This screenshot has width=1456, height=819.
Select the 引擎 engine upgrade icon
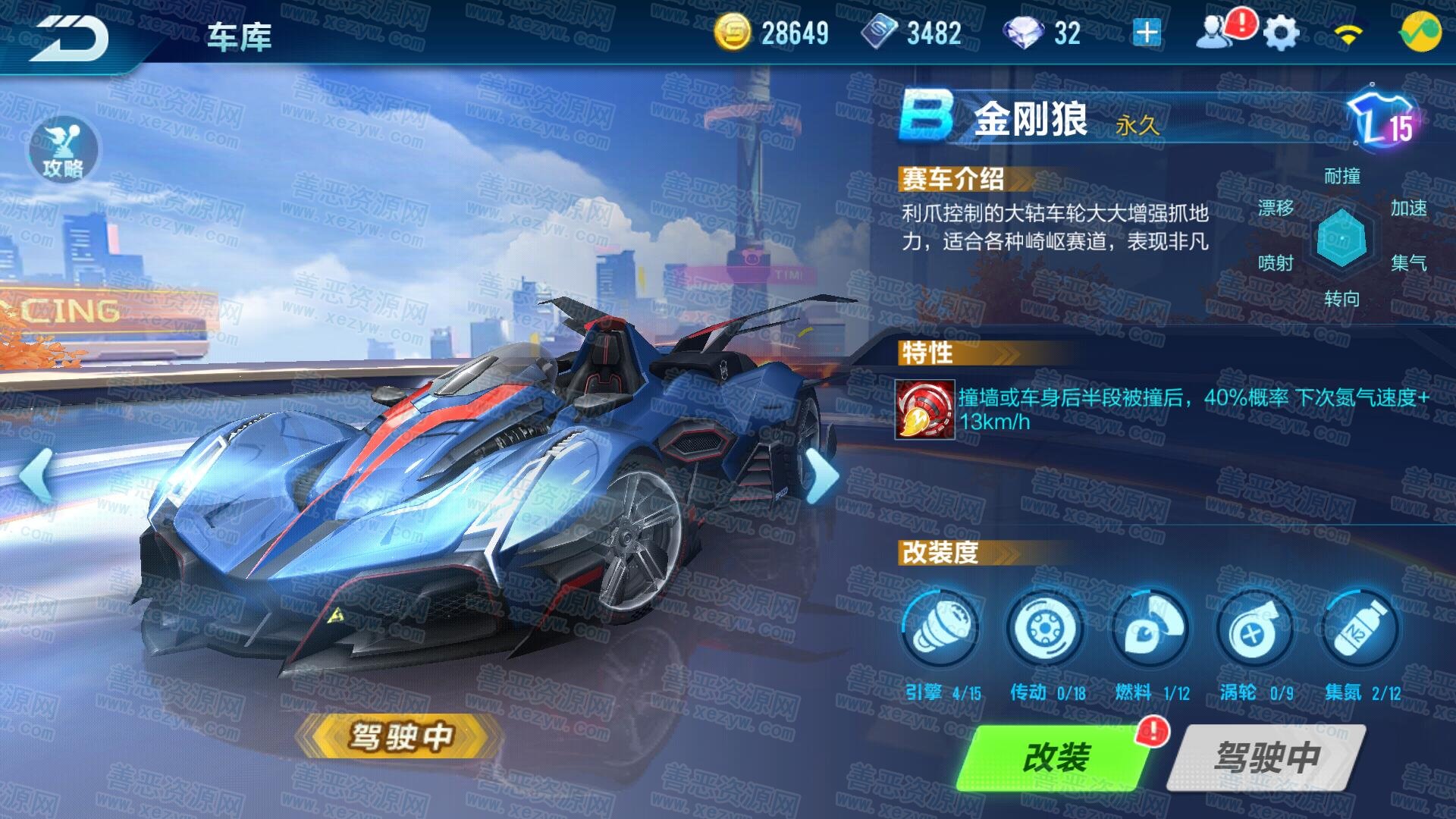[940, 629]
